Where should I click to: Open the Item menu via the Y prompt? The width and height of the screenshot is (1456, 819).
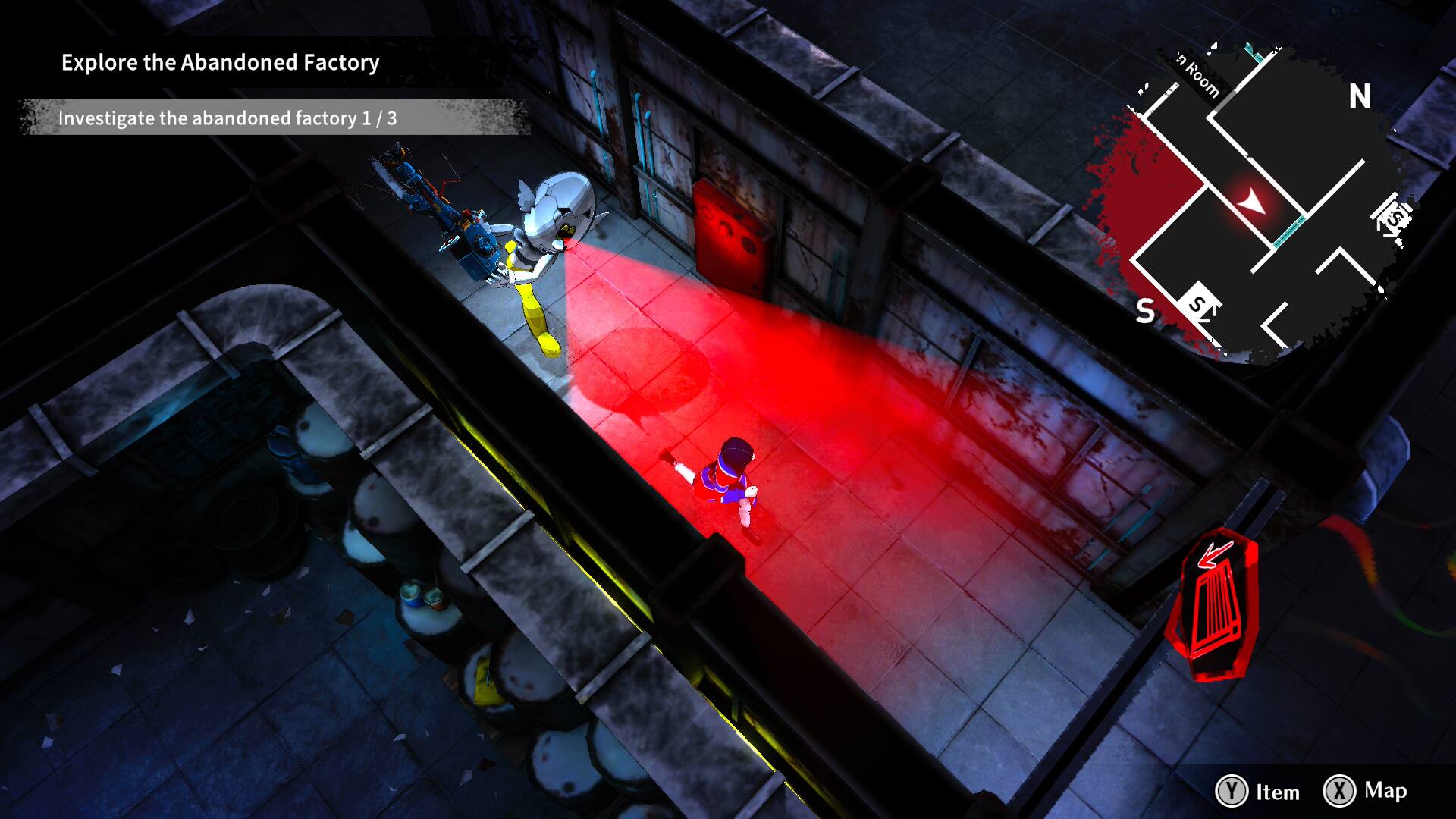tap(1259, 793)
